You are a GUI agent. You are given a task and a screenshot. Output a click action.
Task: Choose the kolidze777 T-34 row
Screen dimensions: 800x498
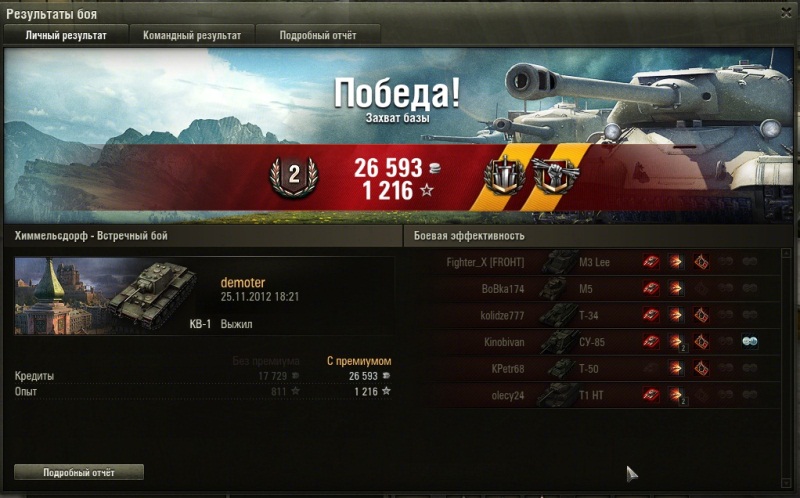click(x=600, y=316)
